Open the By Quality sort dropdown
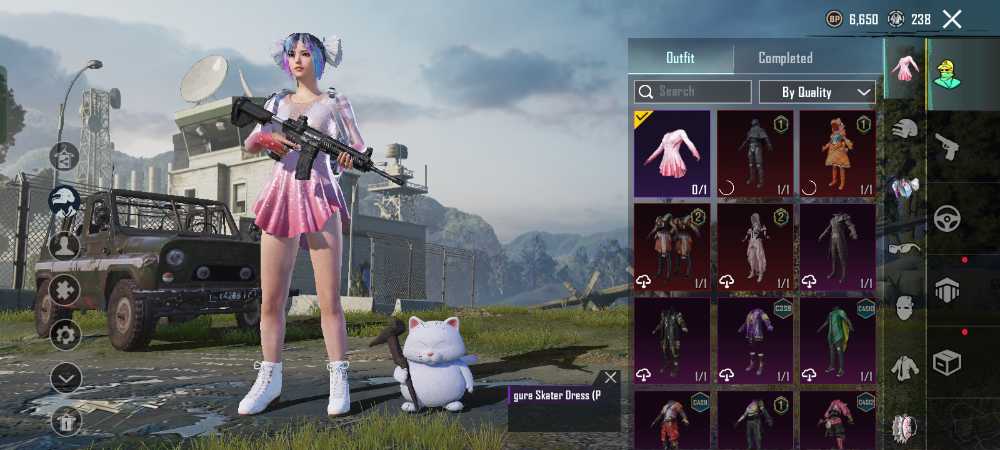Image resolution: width=1000 pixels, height=450 pixels. (x=817, y=92)
